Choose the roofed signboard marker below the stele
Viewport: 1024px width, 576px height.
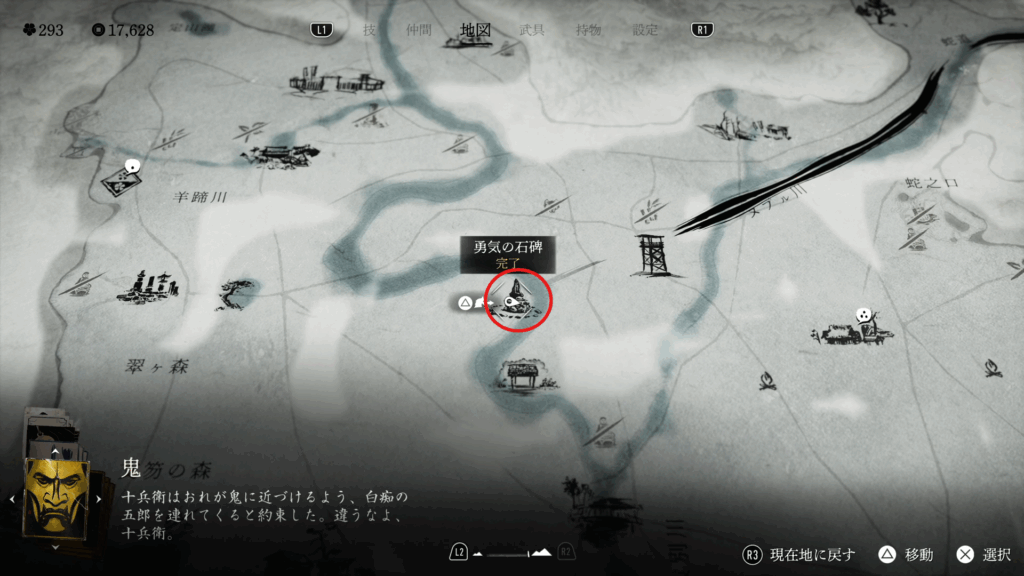pos(521,374)
